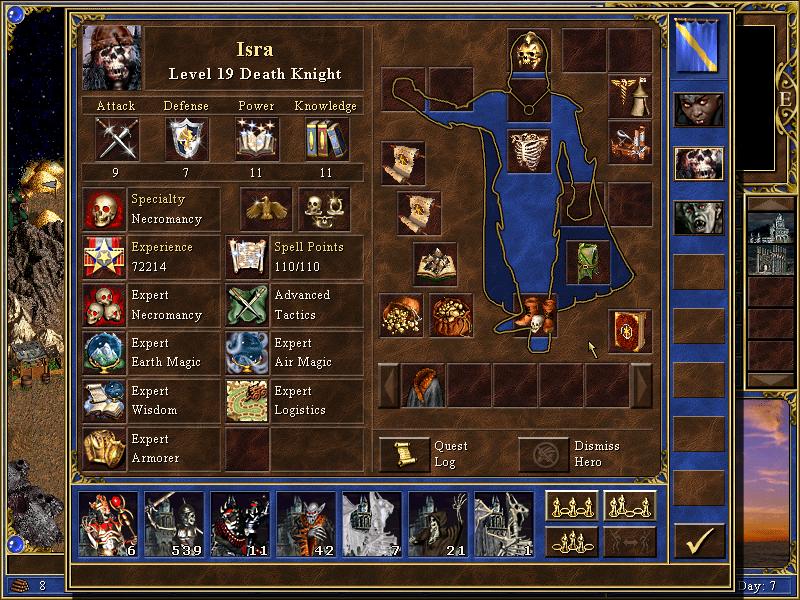Open the Advanced Tactics skill info
Screen dimensions: 800x600
coord(248,305)
